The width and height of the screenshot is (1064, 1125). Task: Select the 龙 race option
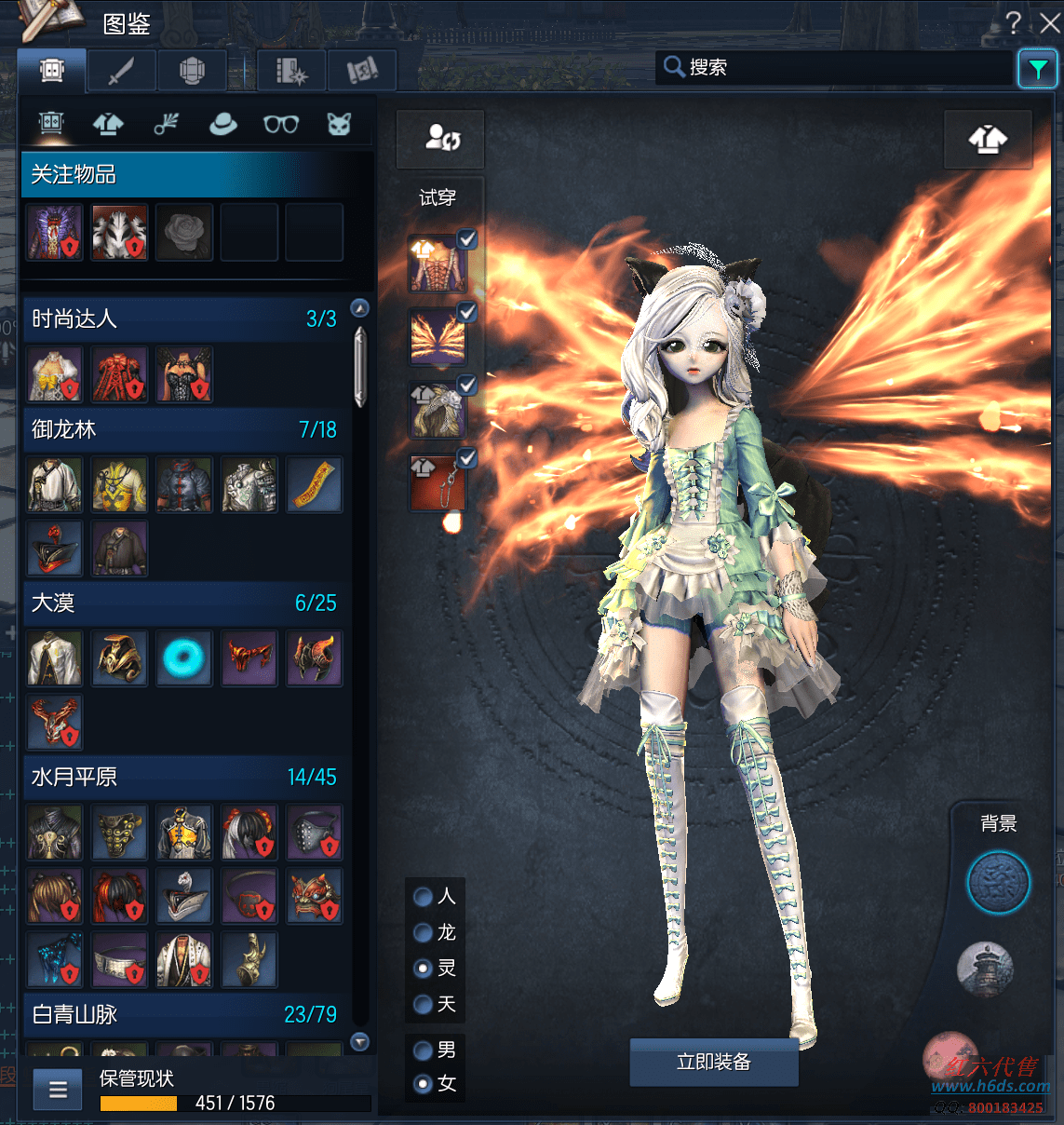(x=423, y=933)
